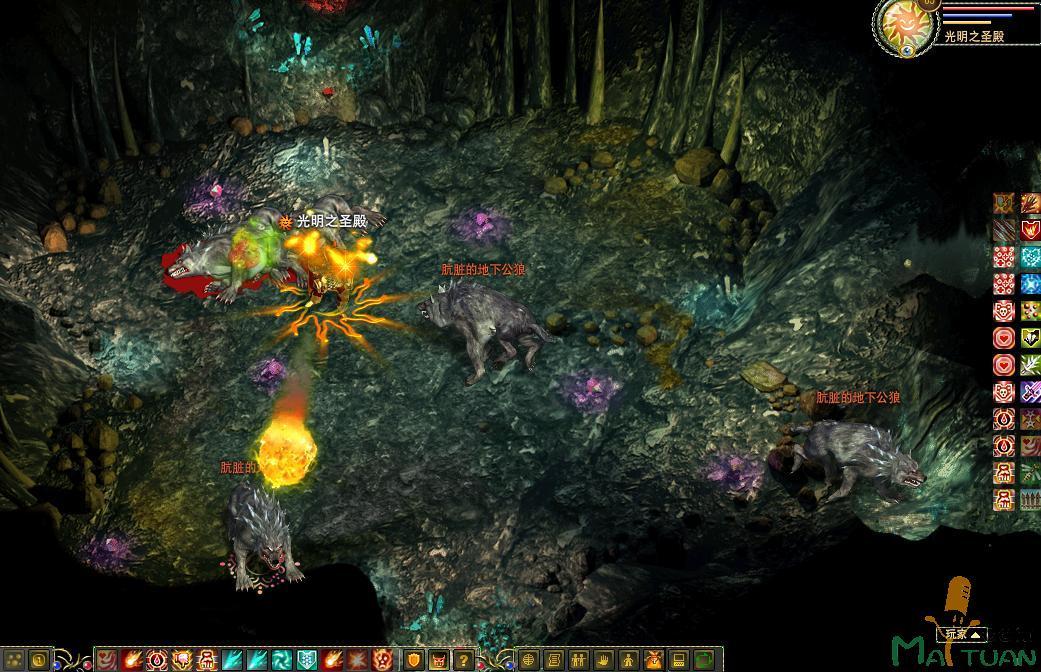
Task: Open the globe world map button
Action: pyautogui.click(x=528, y=660)
